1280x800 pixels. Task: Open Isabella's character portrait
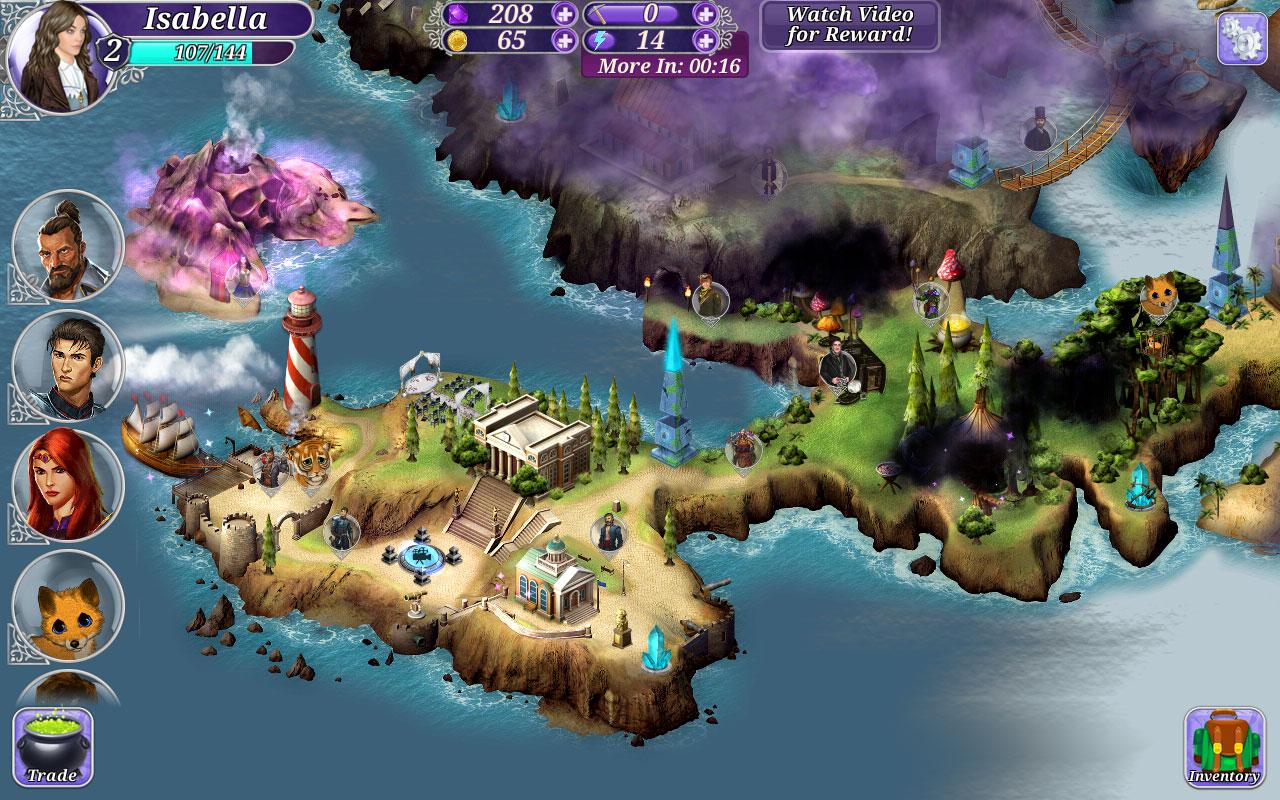[60, 55]
